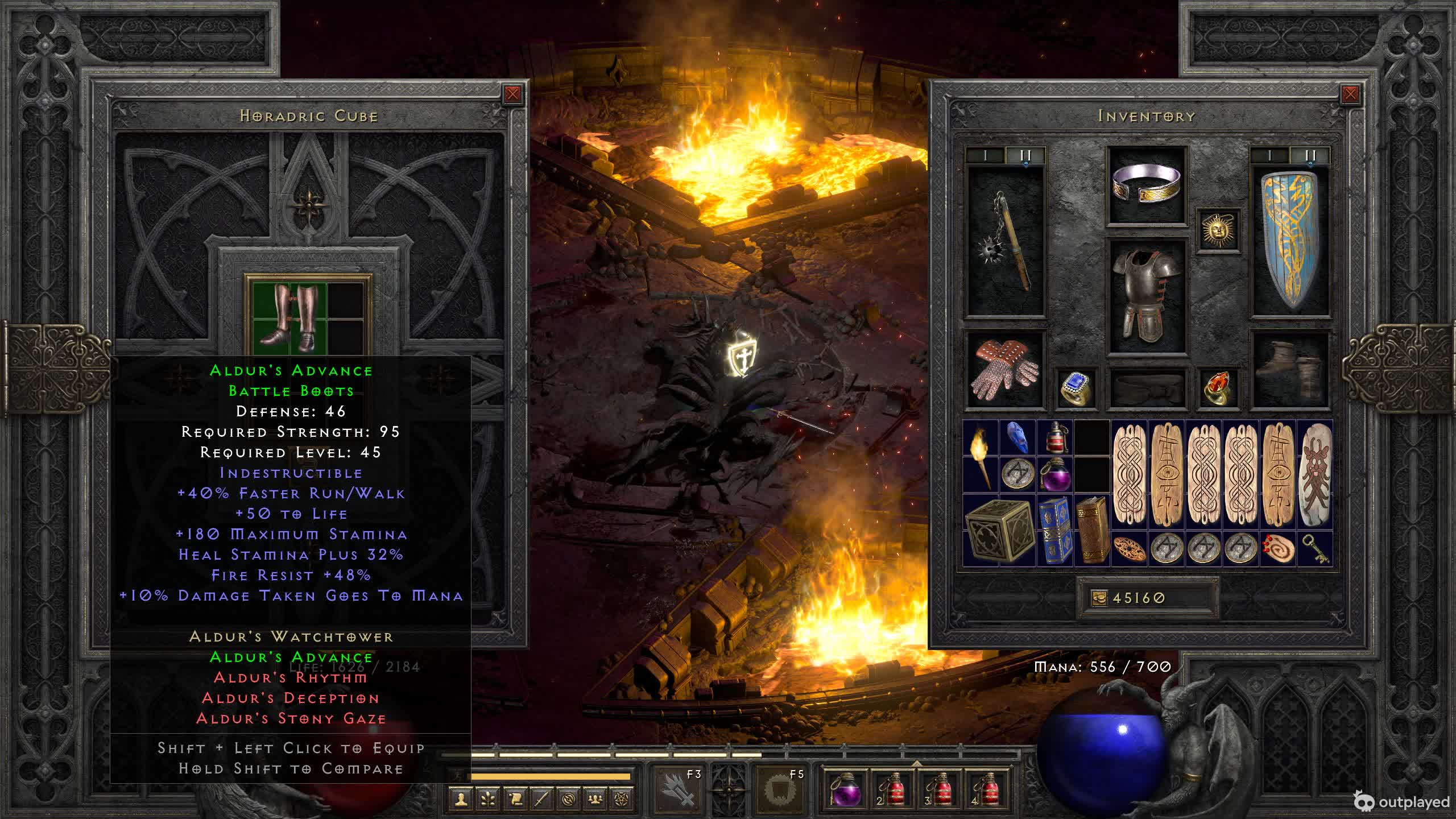Click the golden sun-face amulet
This screenshot has width=1456, height=819.
coord(1218,229)
